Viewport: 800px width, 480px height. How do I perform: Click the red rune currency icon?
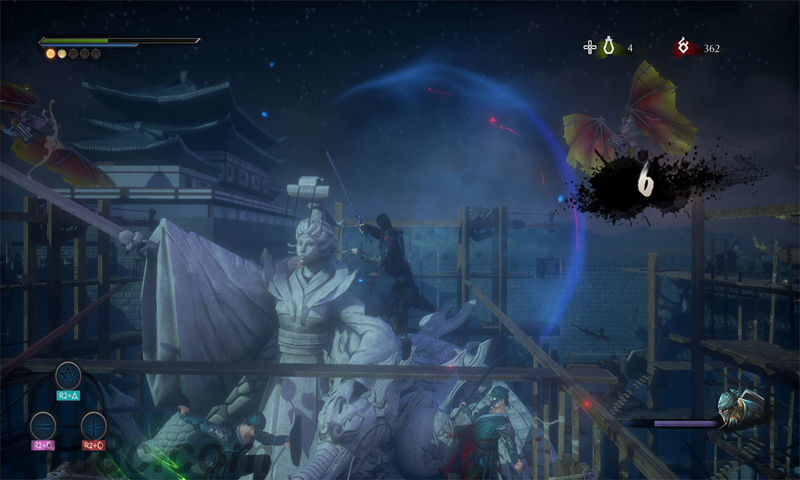[684, 47]
